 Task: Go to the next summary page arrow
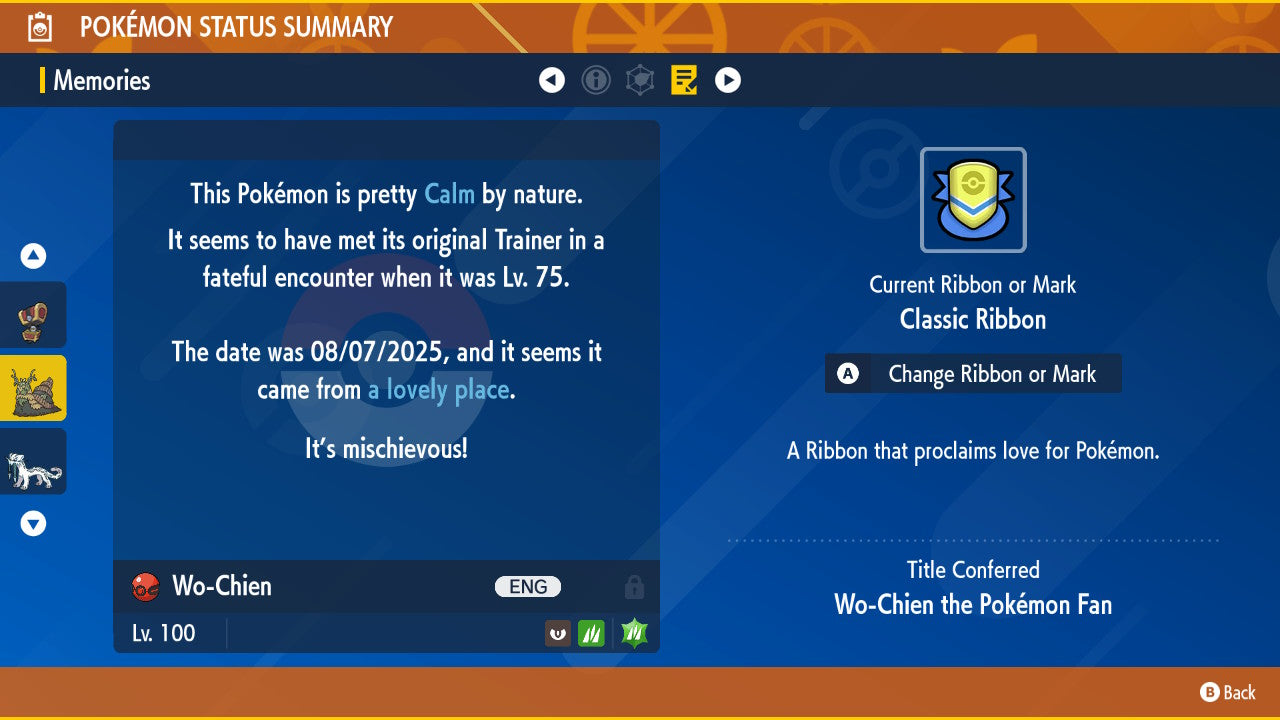(x=728, y=80)
